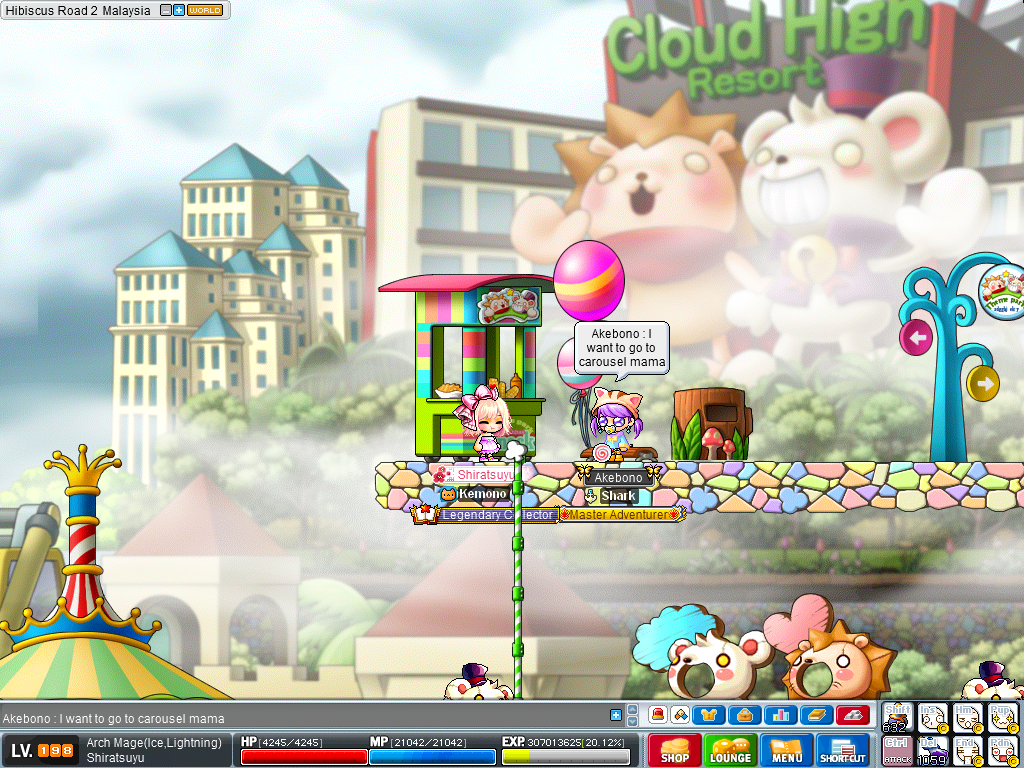Click the red button with silver icon
The width and height of the screenshot is (1024, 768).
(852, 715)
